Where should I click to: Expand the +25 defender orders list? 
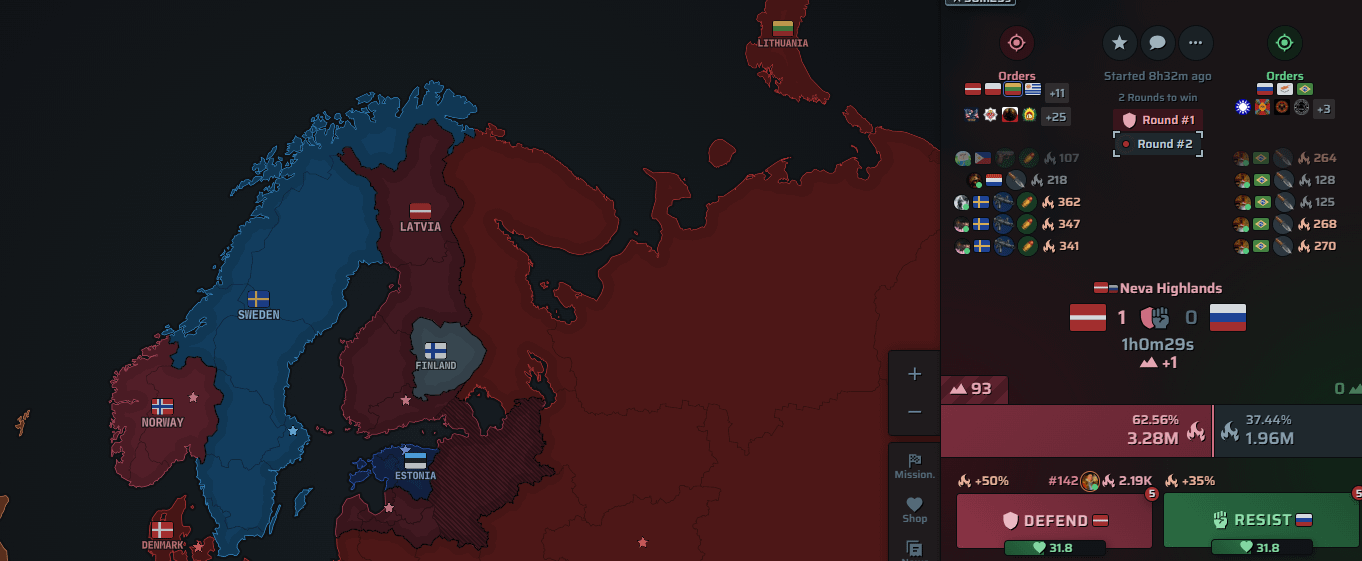(1056, 116)
